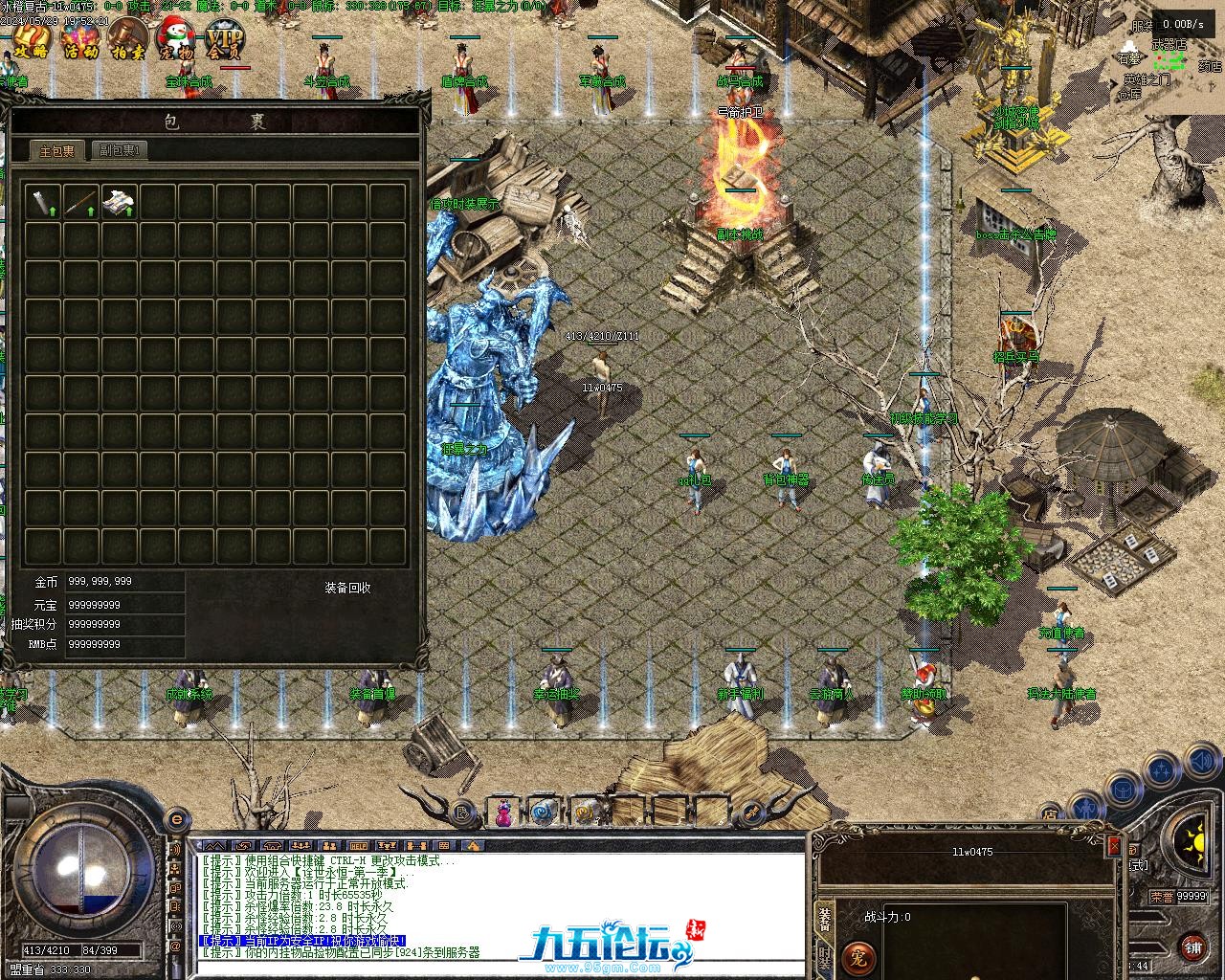Select the white cloth item in the bag
Viewport: 1225px width, 980px height.
pos(120,202)
